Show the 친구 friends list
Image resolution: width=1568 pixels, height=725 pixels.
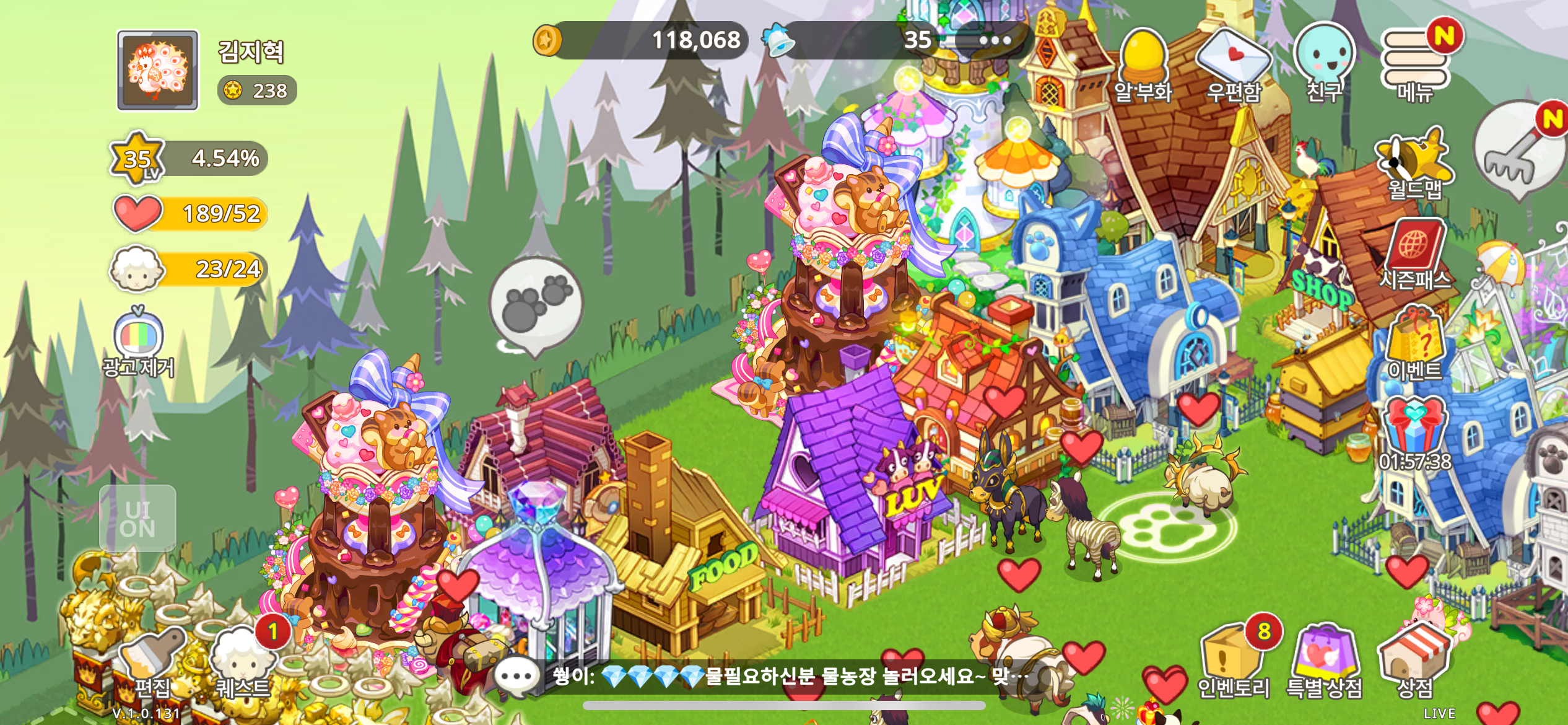[1324, 63]
